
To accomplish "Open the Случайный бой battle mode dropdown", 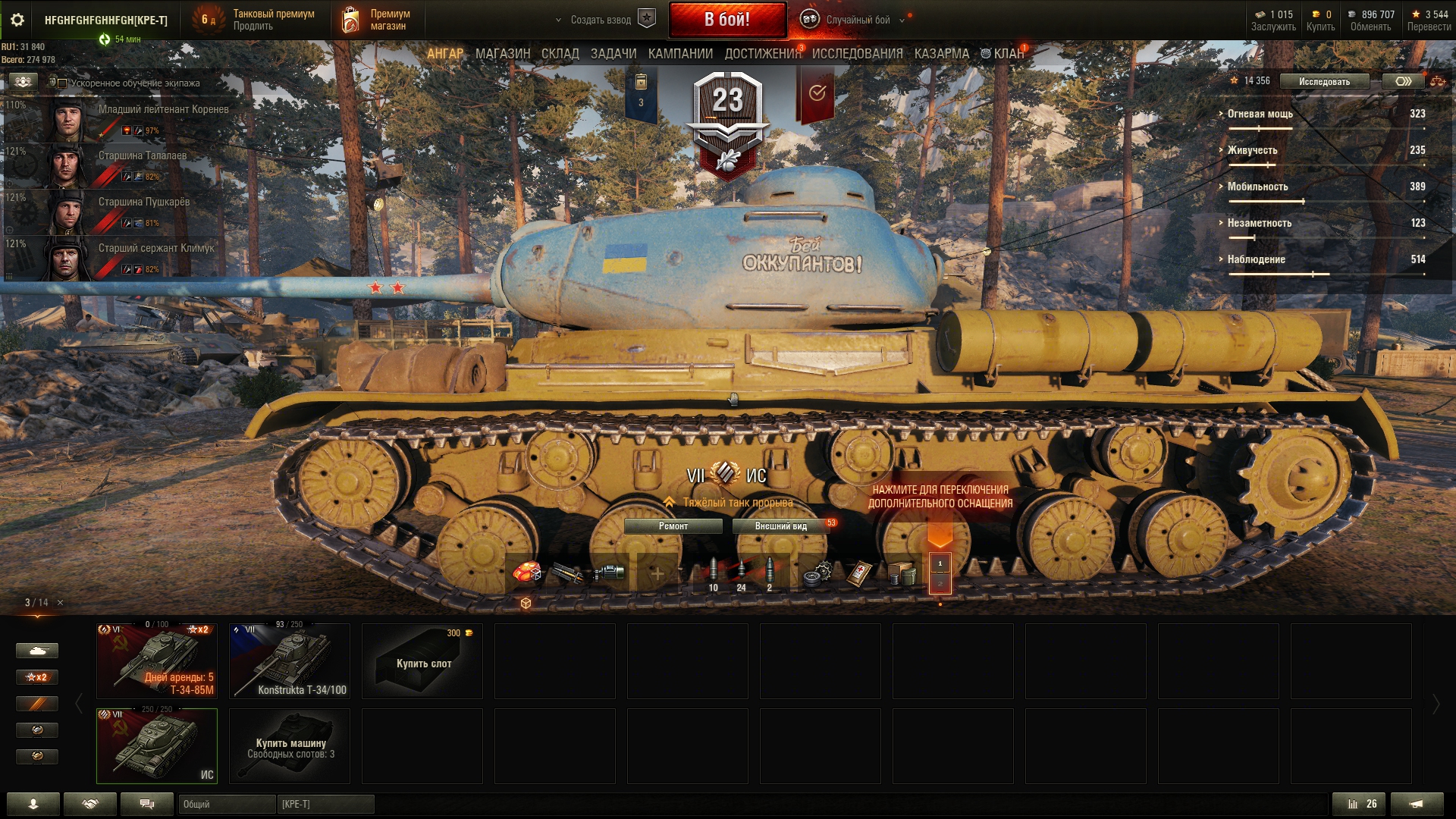I will coord(857,20).
